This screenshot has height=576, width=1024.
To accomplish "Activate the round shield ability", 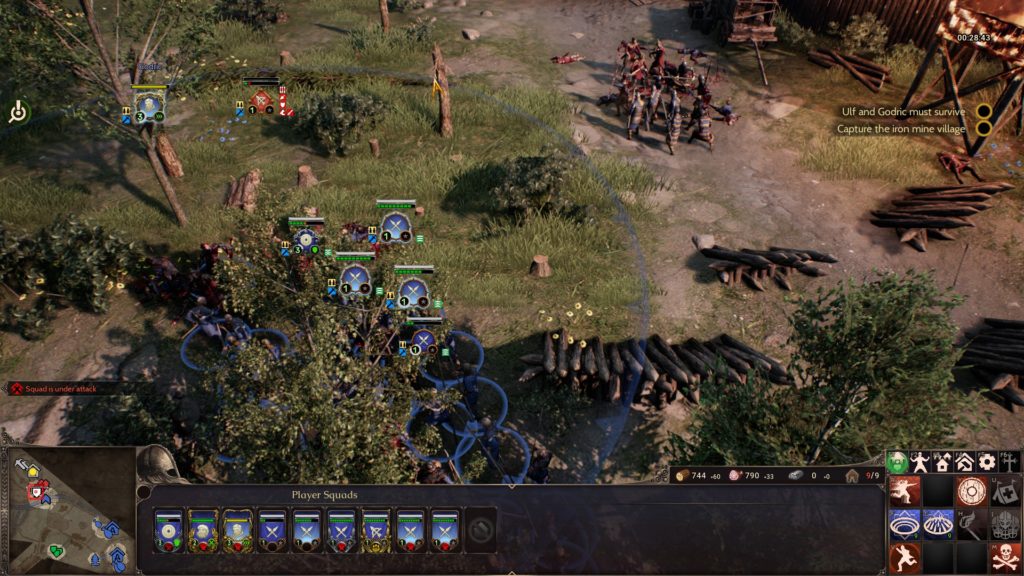I will 970,490.
